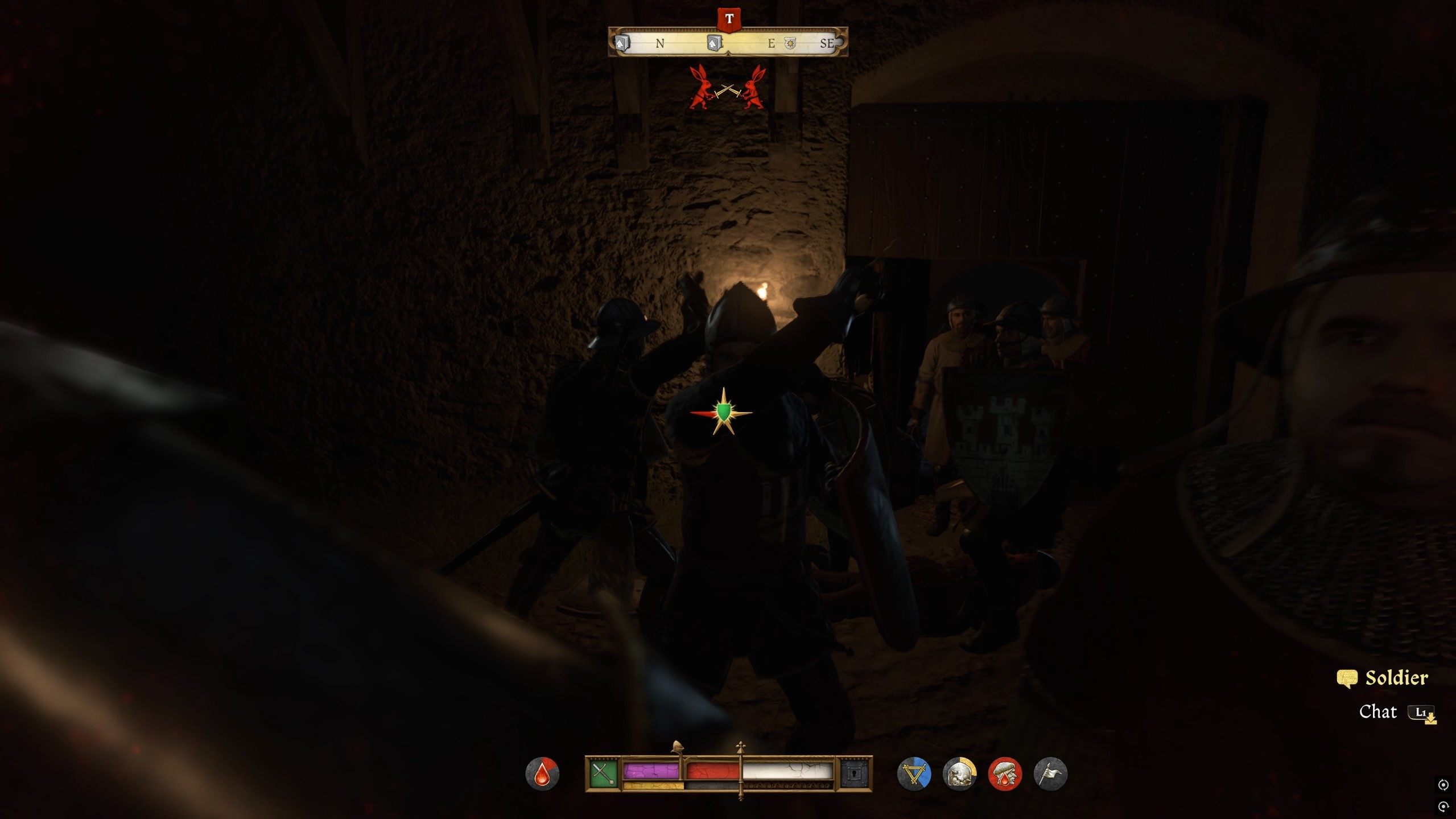
Task: Select the pig head status icon
Action: coord(959,774)
